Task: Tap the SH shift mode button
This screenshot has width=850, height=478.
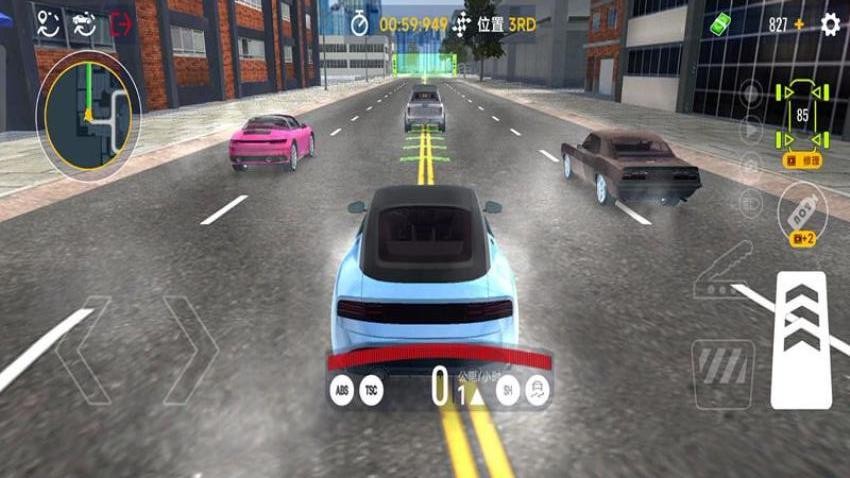Action: pyautogui.click(x=507, y=390)
